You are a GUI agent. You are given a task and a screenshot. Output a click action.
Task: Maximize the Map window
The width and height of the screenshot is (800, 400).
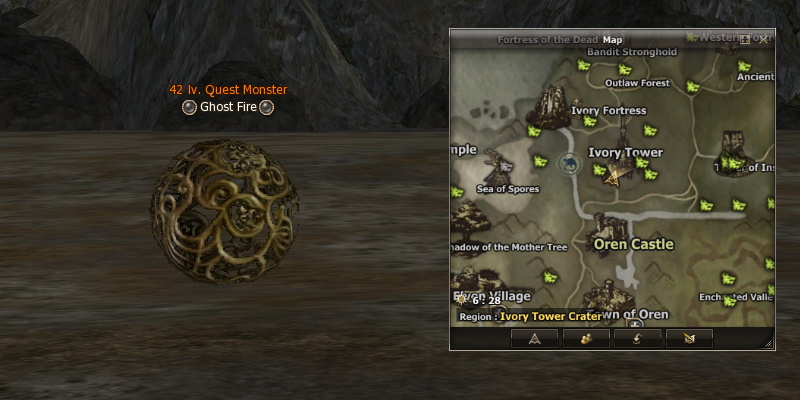tap(746, 39)
